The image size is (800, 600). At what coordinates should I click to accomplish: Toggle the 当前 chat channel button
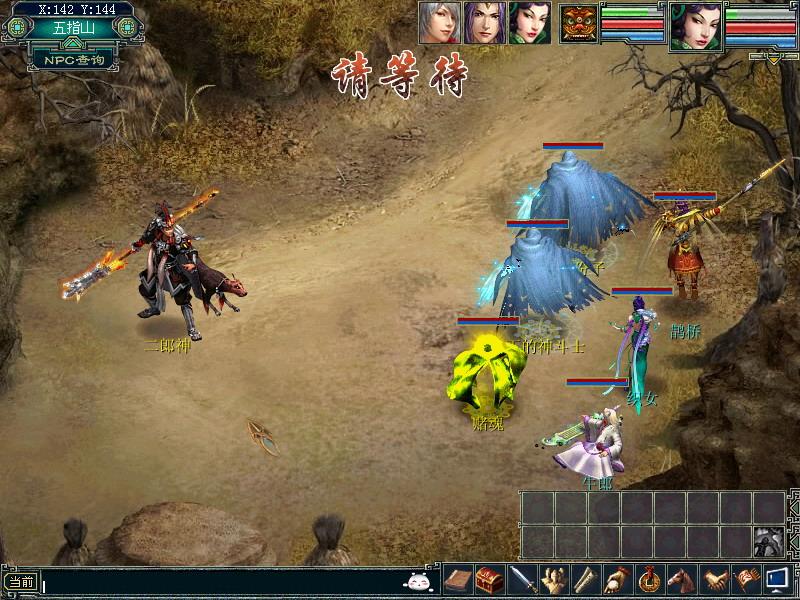(21, 581)
